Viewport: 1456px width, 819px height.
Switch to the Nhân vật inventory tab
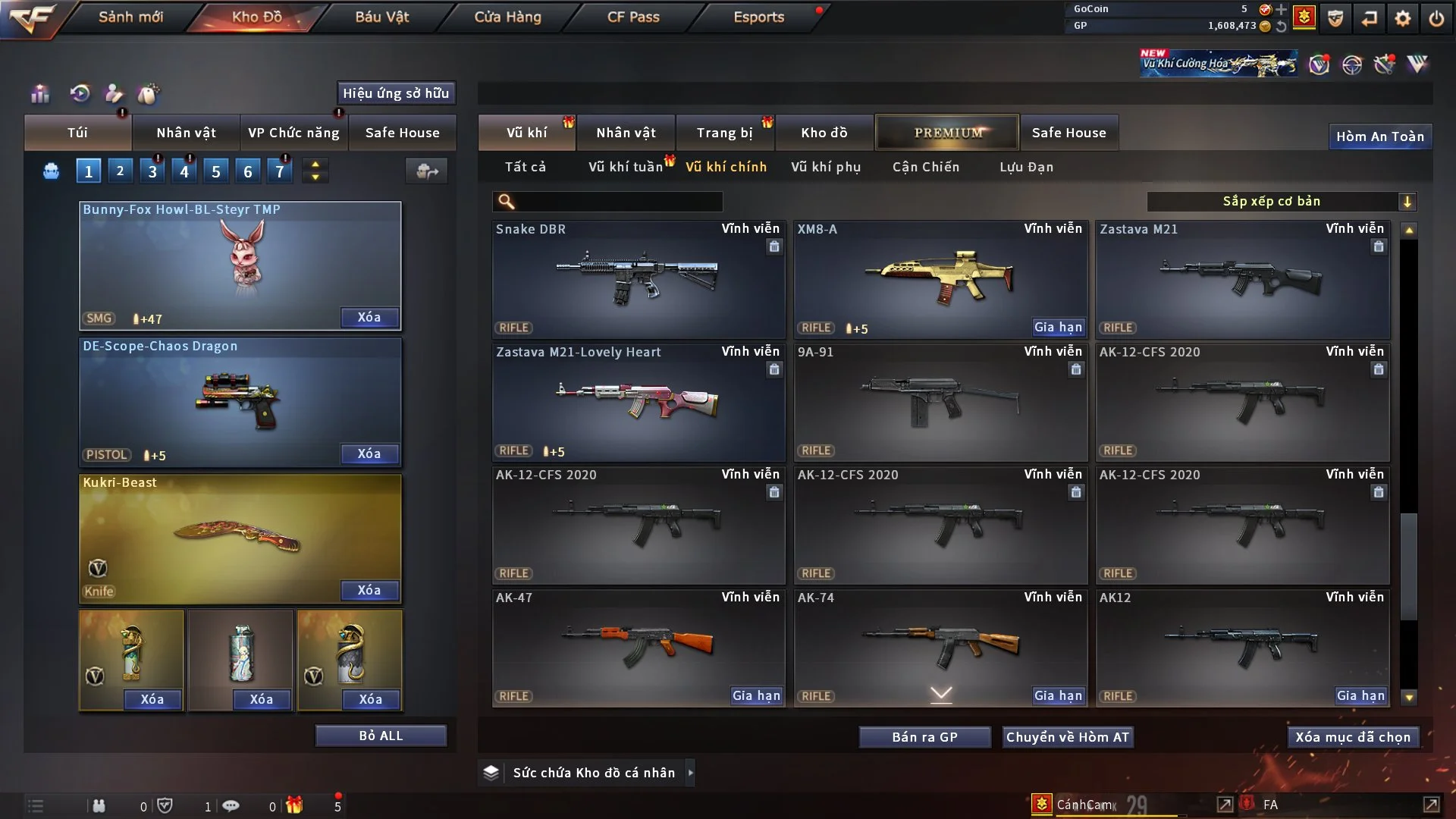626,133
